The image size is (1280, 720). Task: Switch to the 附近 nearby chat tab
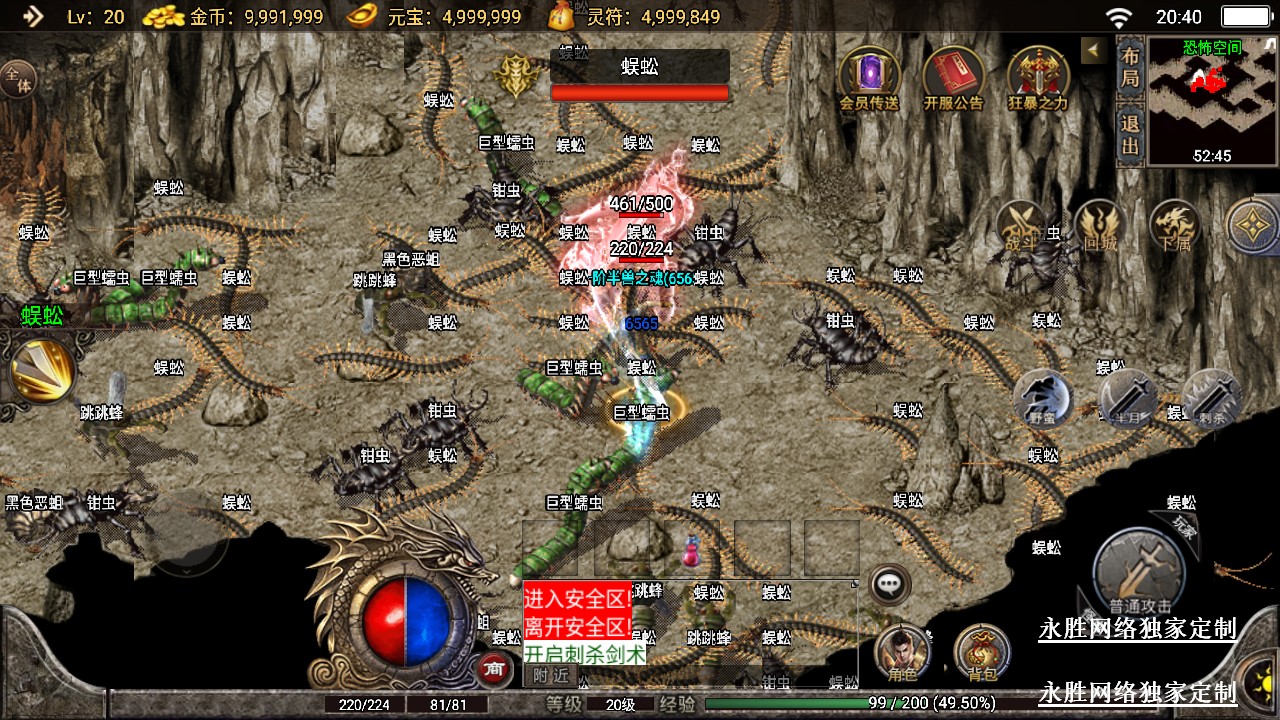pyautogui.click(x=551, y=676)
